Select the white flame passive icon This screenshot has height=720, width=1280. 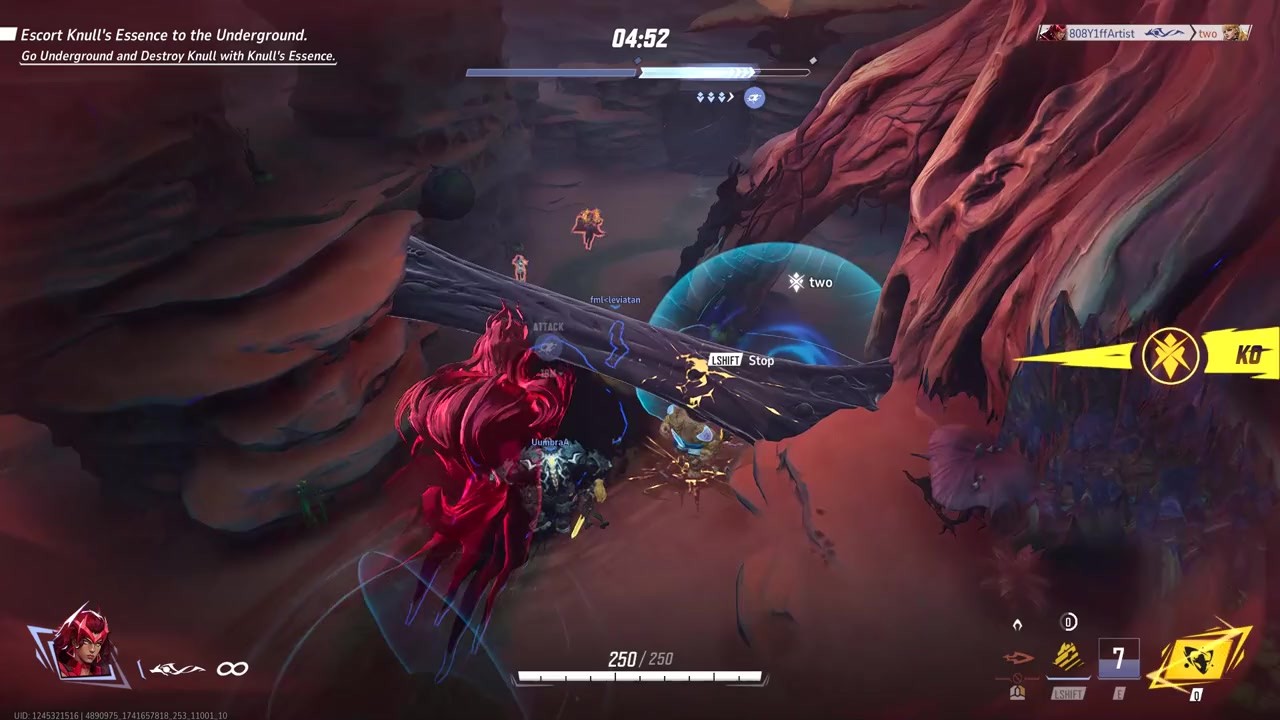1017,624
